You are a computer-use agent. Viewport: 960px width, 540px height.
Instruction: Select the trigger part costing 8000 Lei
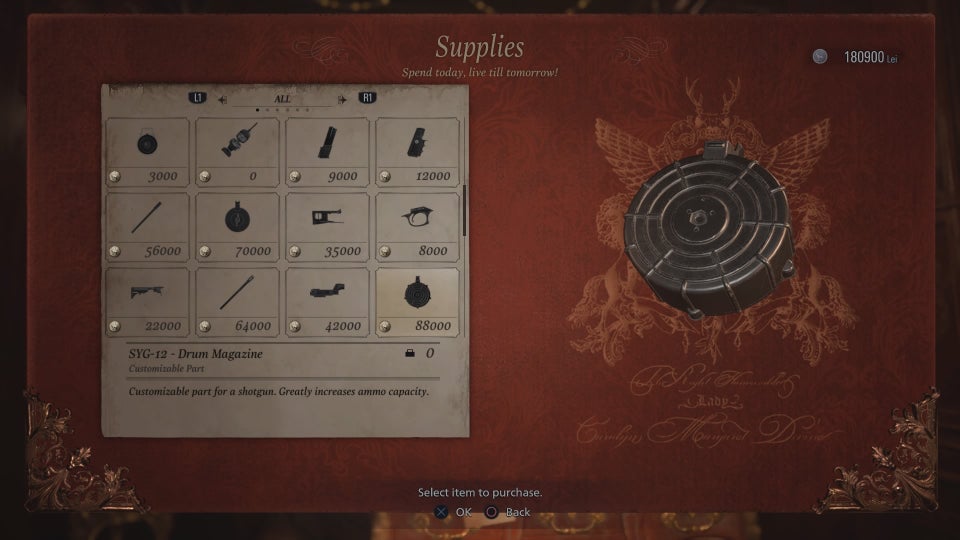pyautogui.click(x=417, y=226)
